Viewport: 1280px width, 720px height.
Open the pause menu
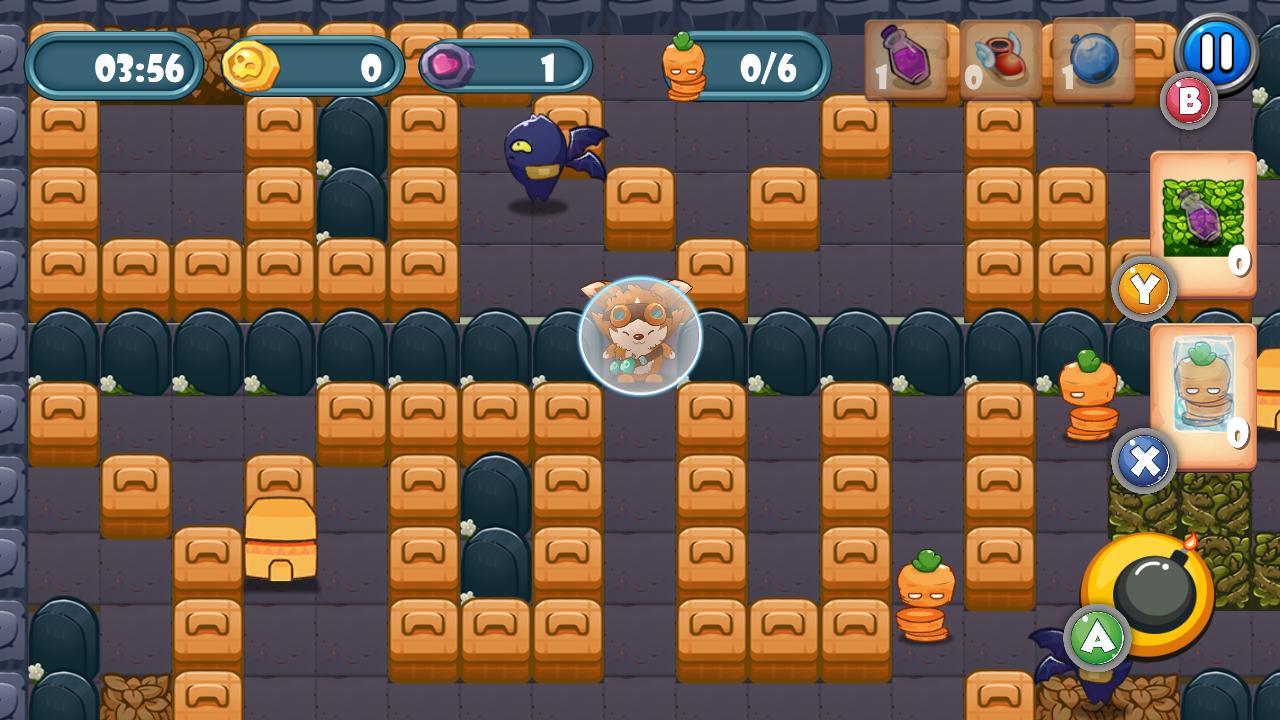pyautogui.click(x=1216, y=56)
